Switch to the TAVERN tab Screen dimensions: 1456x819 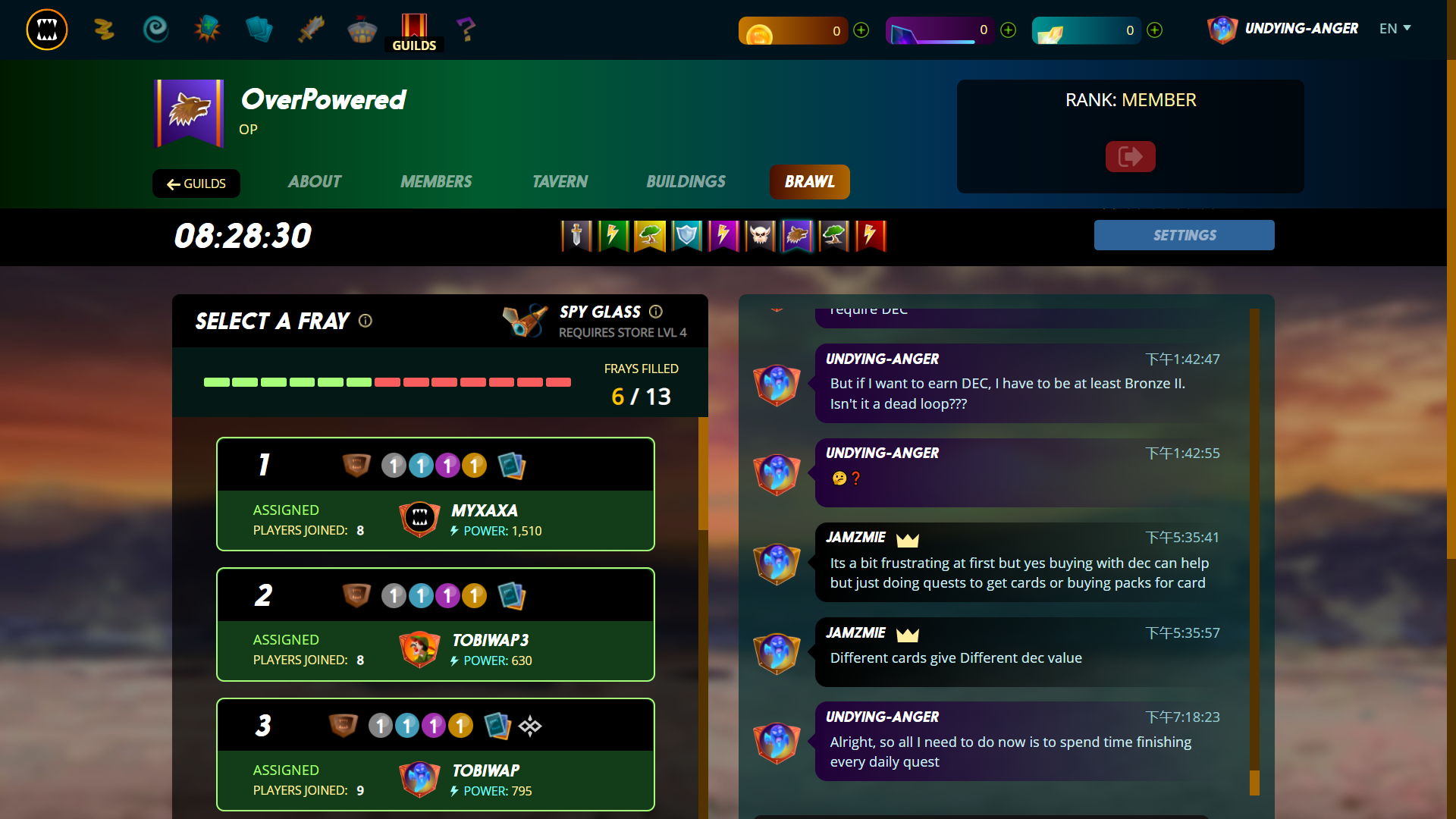(560, 182)
